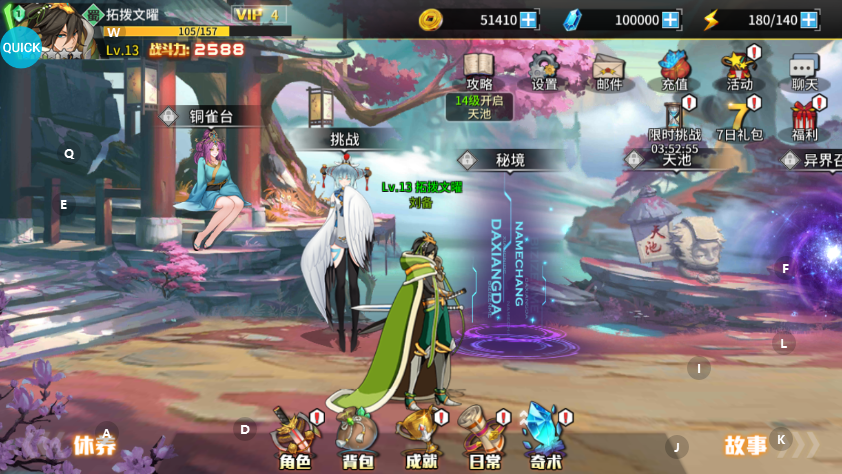Open the 聊天 chat window
This screenshot has width=842, height=474.
click(x=804, y=68)
